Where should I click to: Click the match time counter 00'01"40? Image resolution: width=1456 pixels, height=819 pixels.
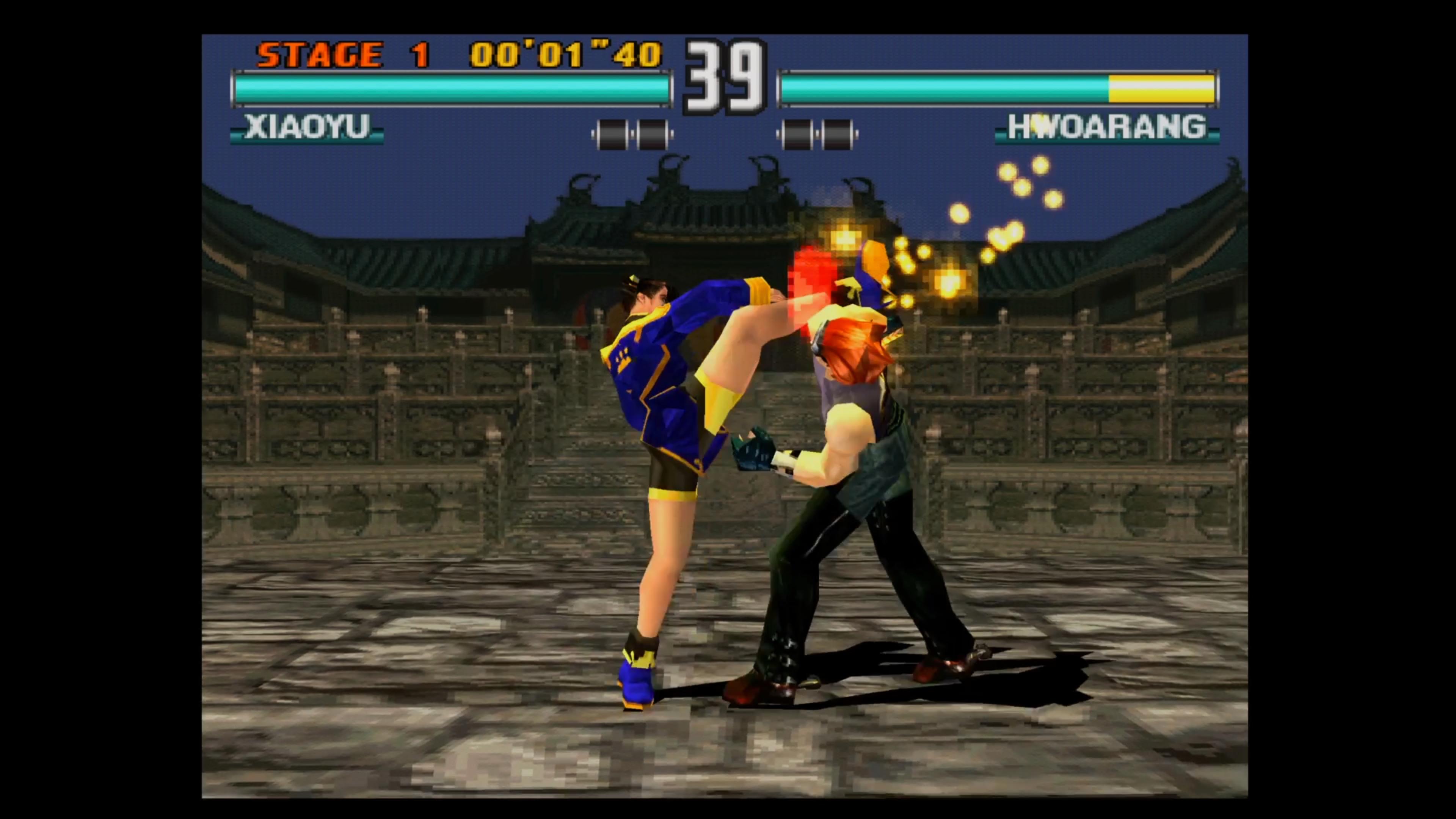click(565, 54)
